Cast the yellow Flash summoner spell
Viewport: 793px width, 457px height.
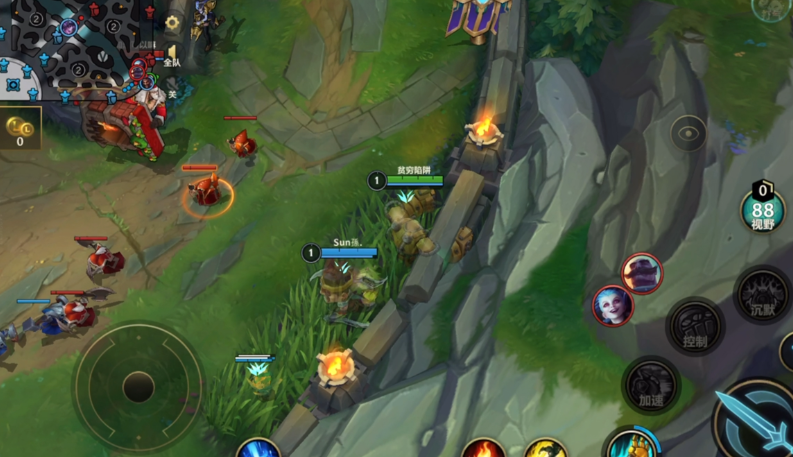546,449
